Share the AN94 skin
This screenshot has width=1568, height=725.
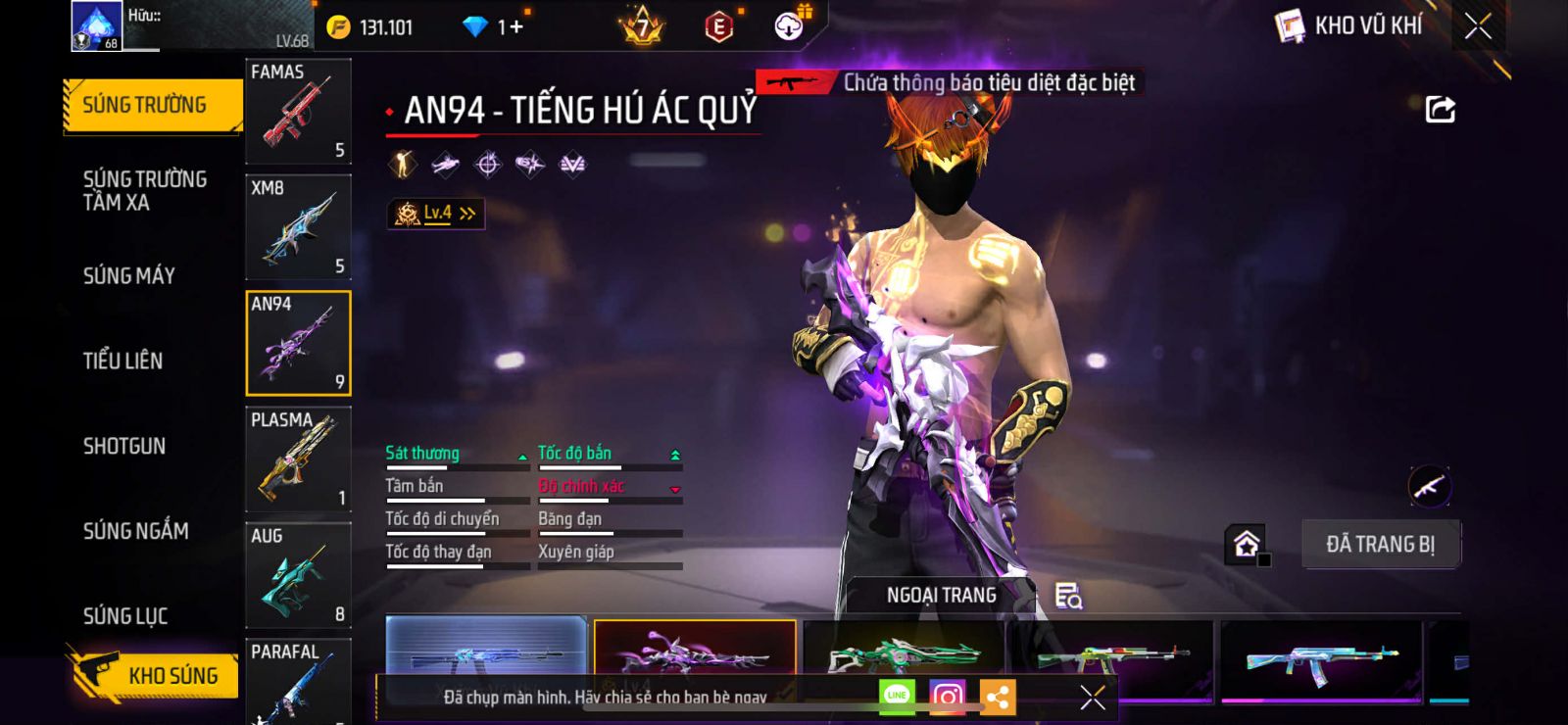click(x=1440, y=110)
